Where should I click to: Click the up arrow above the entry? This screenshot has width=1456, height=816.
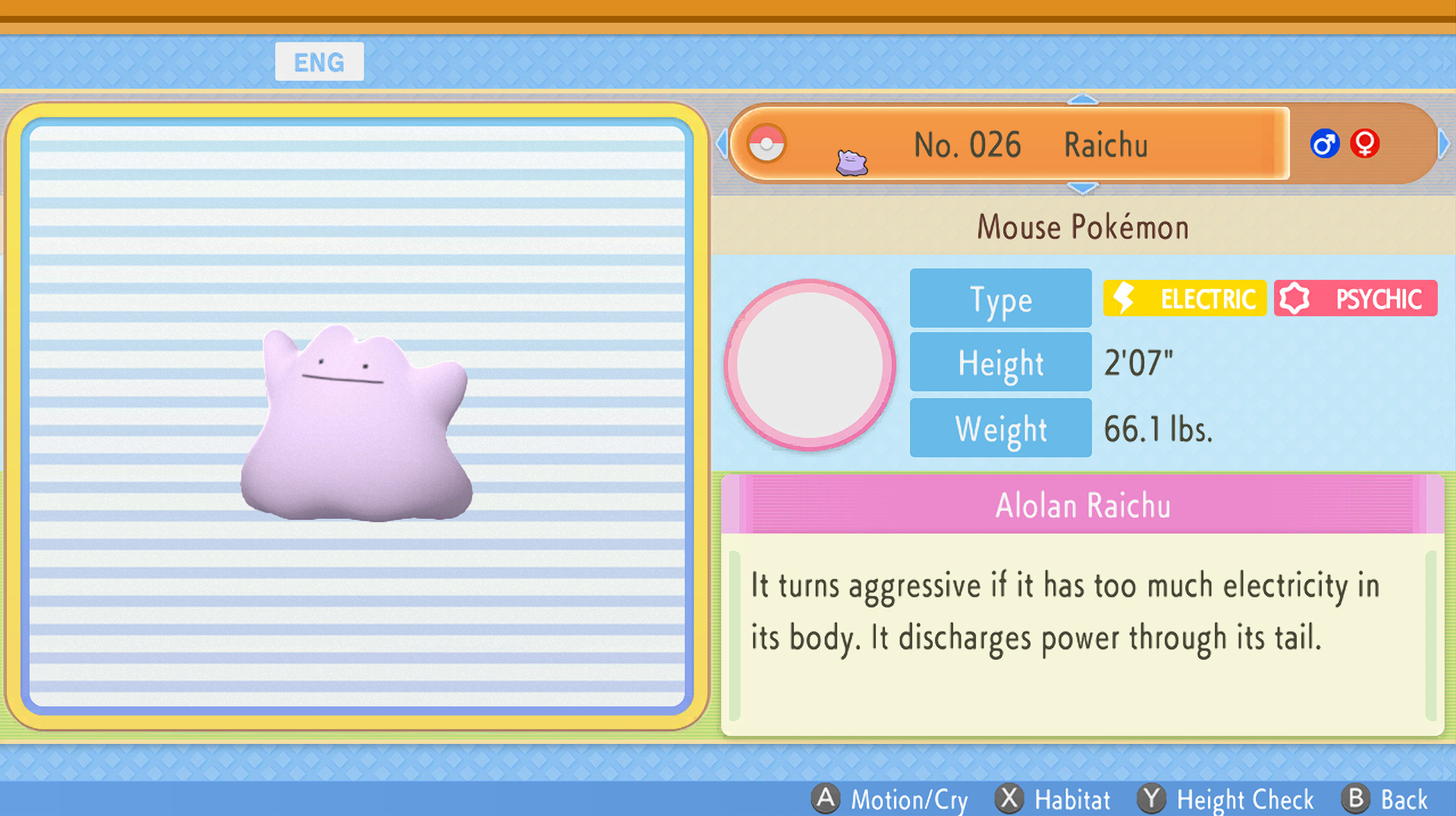(1082, 99)
